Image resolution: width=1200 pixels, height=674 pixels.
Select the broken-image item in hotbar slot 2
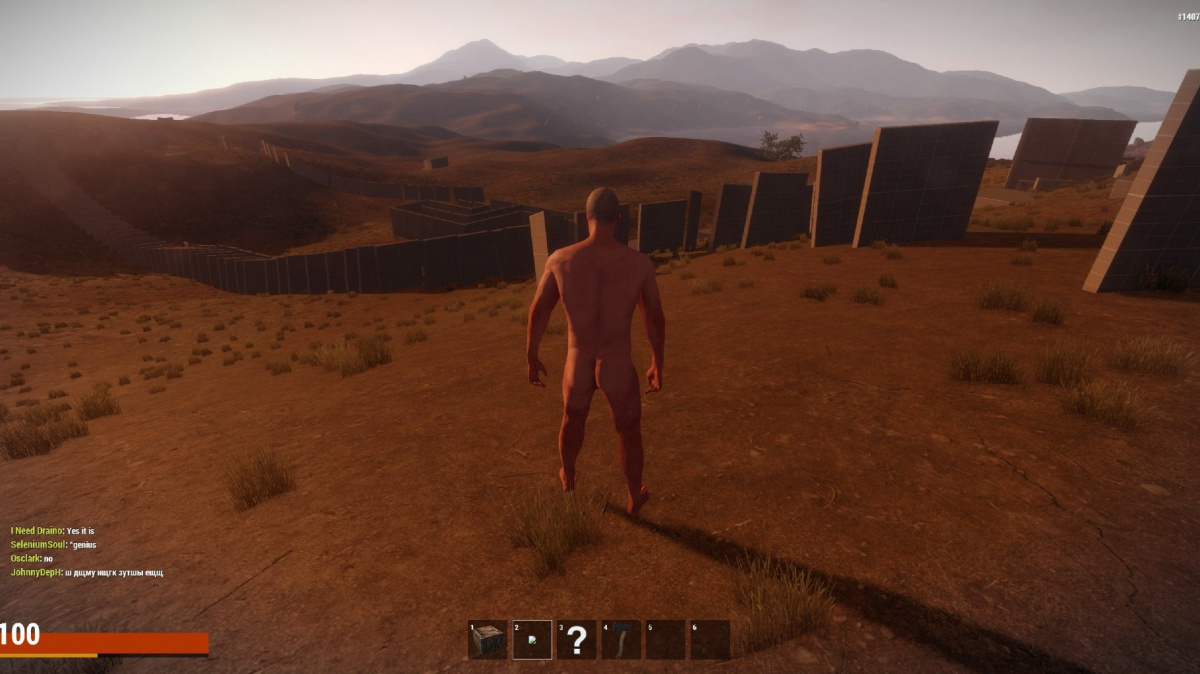click(x=532, y=640)
